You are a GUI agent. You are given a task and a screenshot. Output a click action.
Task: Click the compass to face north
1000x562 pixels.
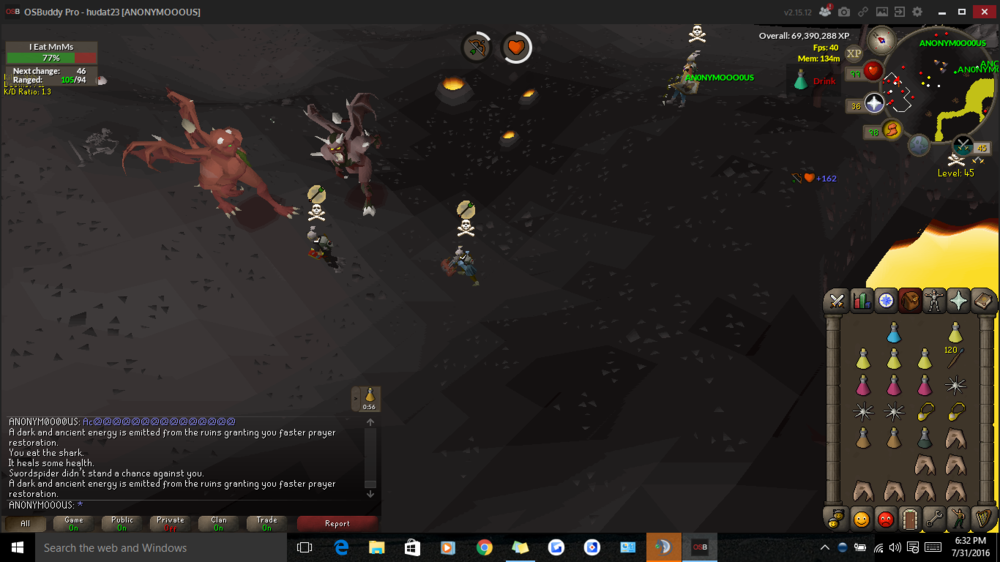(x=881, y=40)
